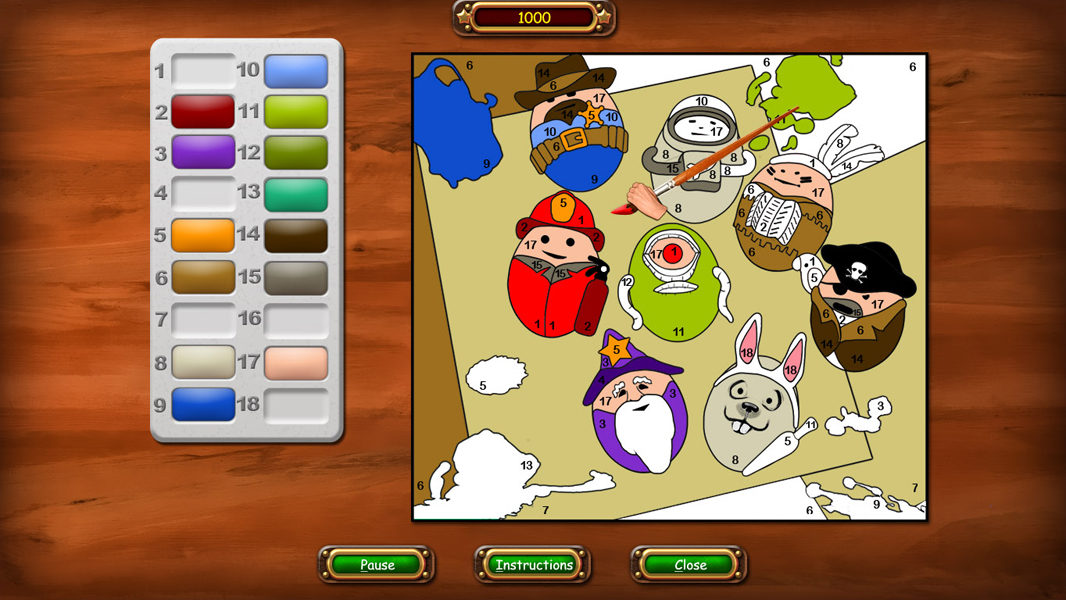The height and width of the screenshot is (600, 1066).
Task: Pick the orange color number 5
Action: 202,236
